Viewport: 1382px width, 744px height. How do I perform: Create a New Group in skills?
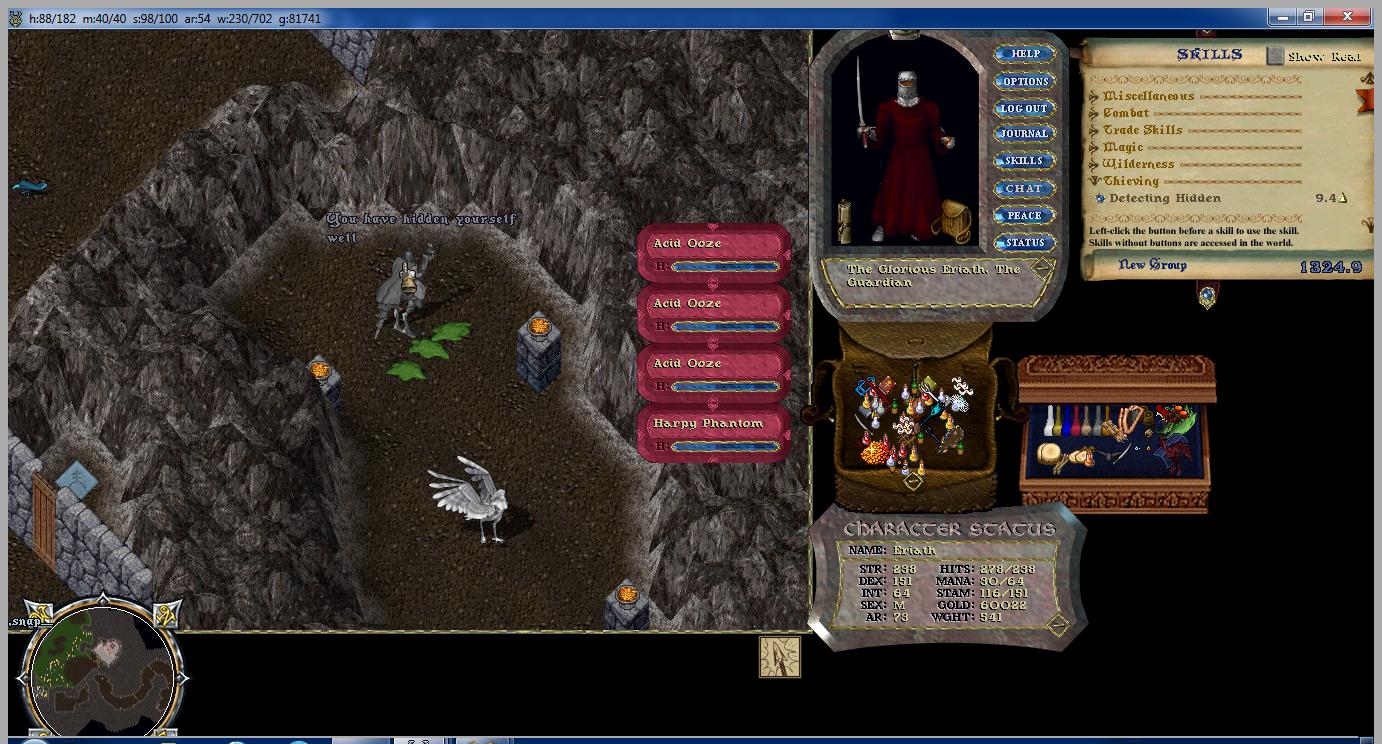coord(1152,265)
